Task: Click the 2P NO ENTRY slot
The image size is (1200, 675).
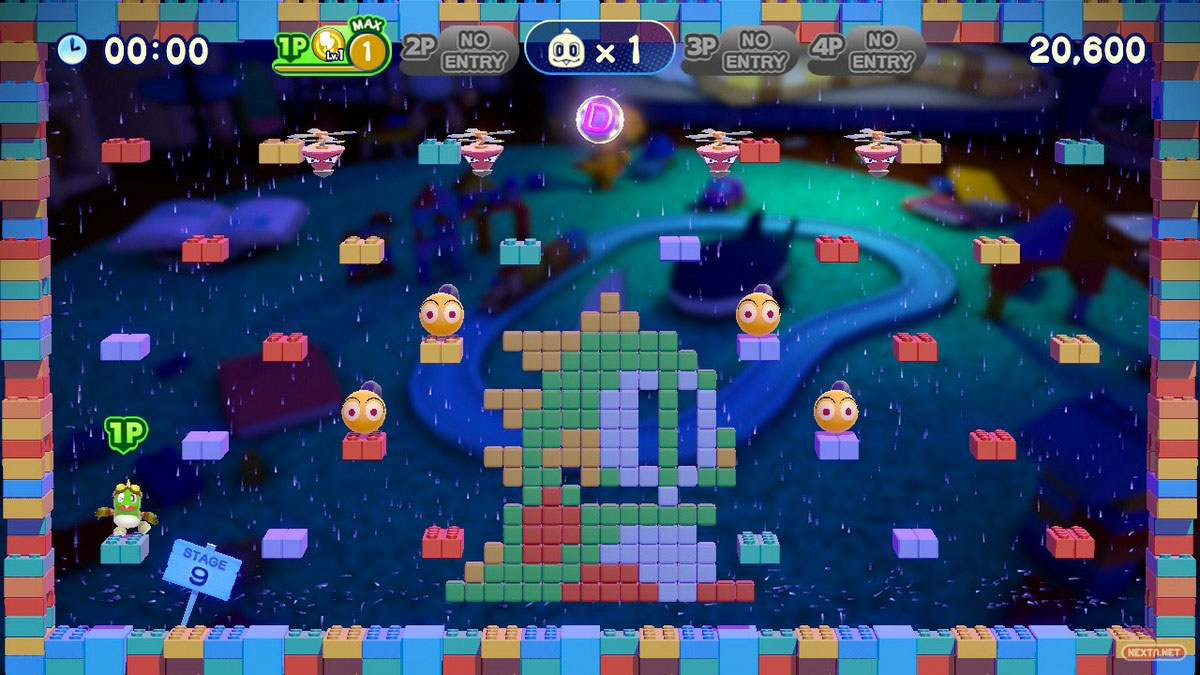Action: (460, 50)
